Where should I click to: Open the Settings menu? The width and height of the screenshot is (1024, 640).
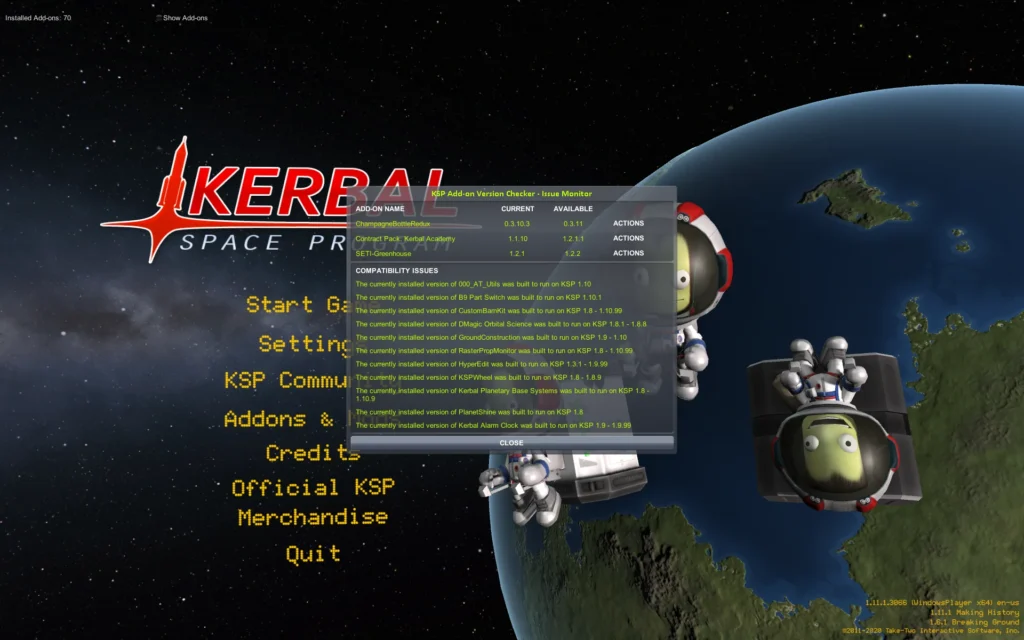pos(302,344)
